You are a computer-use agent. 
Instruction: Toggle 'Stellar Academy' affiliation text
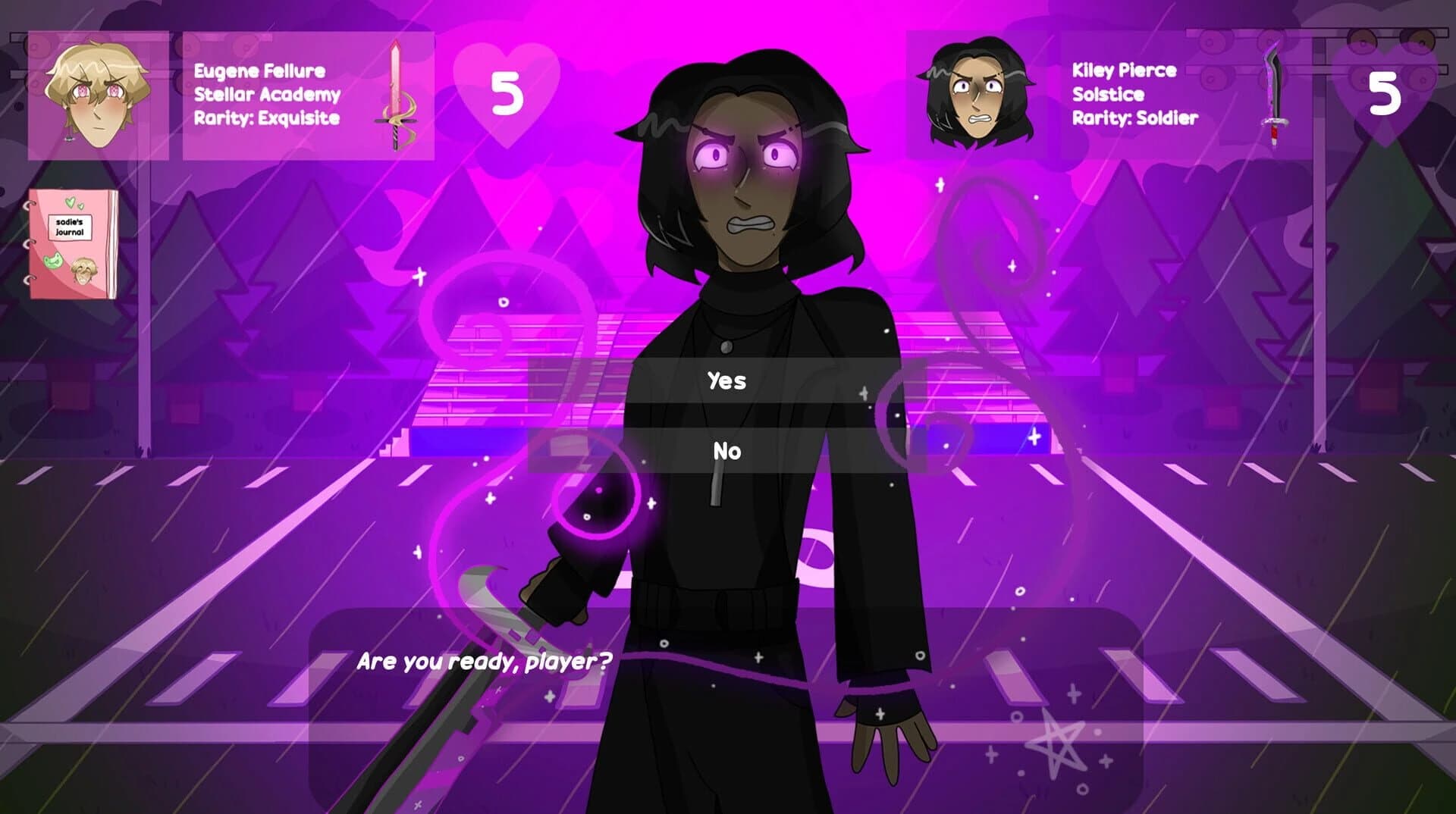coord(265,95)
